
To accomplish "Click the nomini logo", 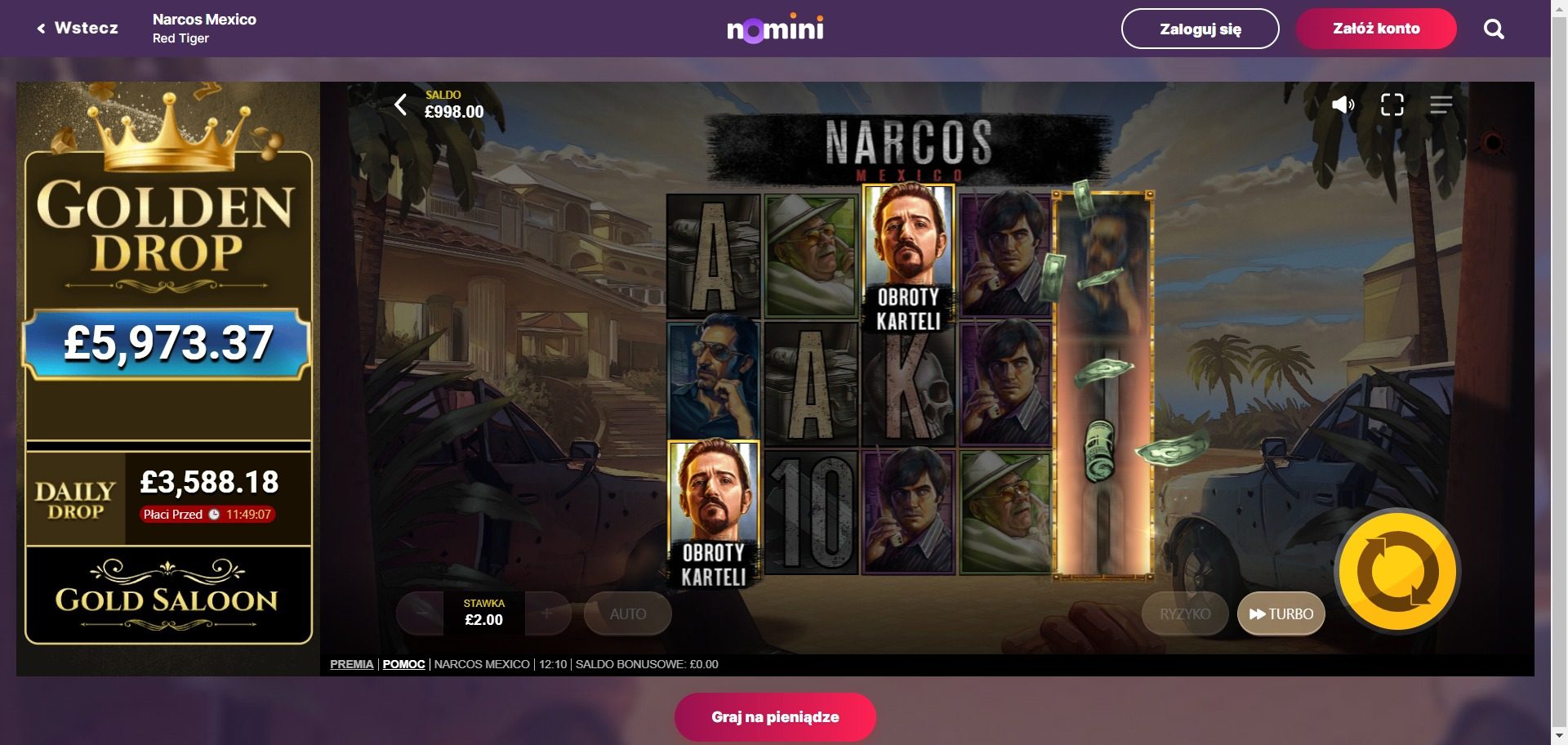I will tap(774, 28).
